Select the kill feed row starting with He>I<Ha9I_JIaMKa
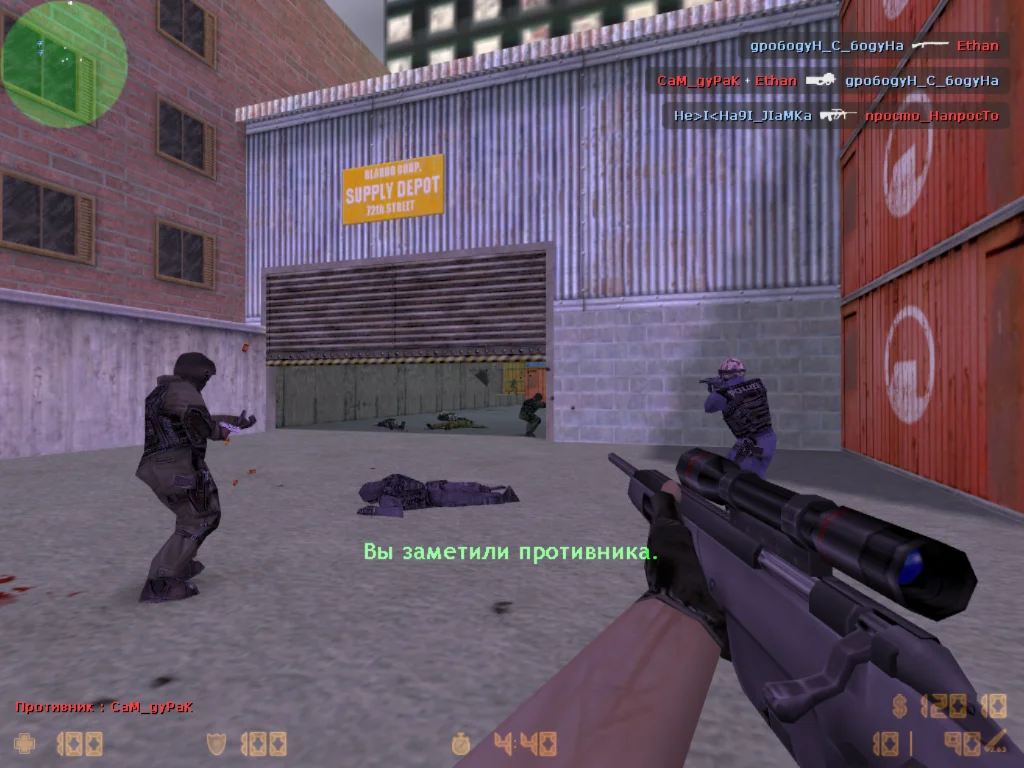 coord(836,116)
